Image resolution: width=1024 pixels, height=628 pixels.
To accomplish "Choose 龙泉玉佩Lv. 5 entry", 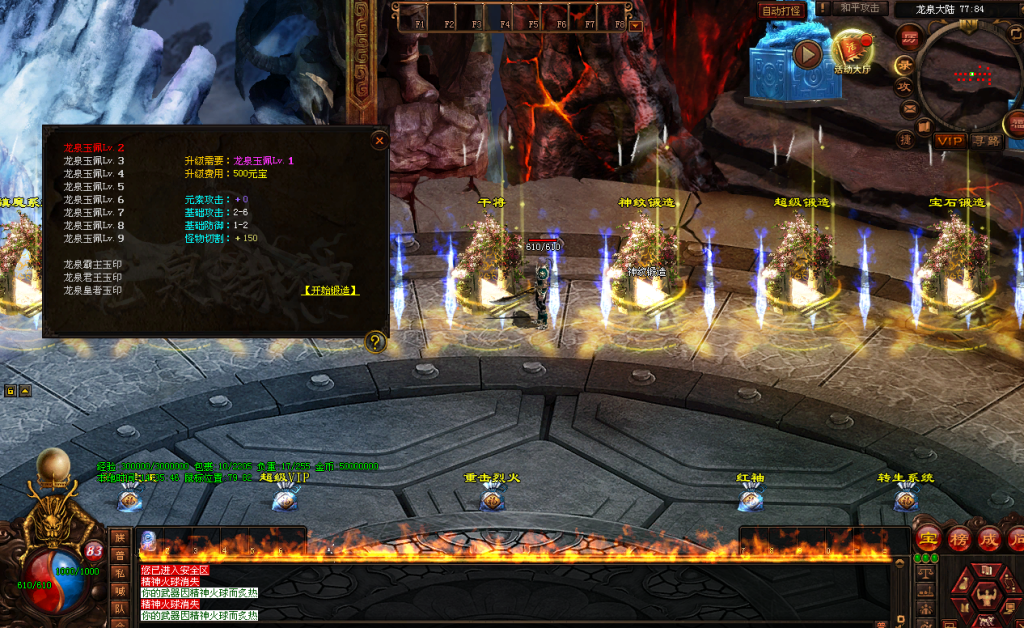I will point(93,187).
